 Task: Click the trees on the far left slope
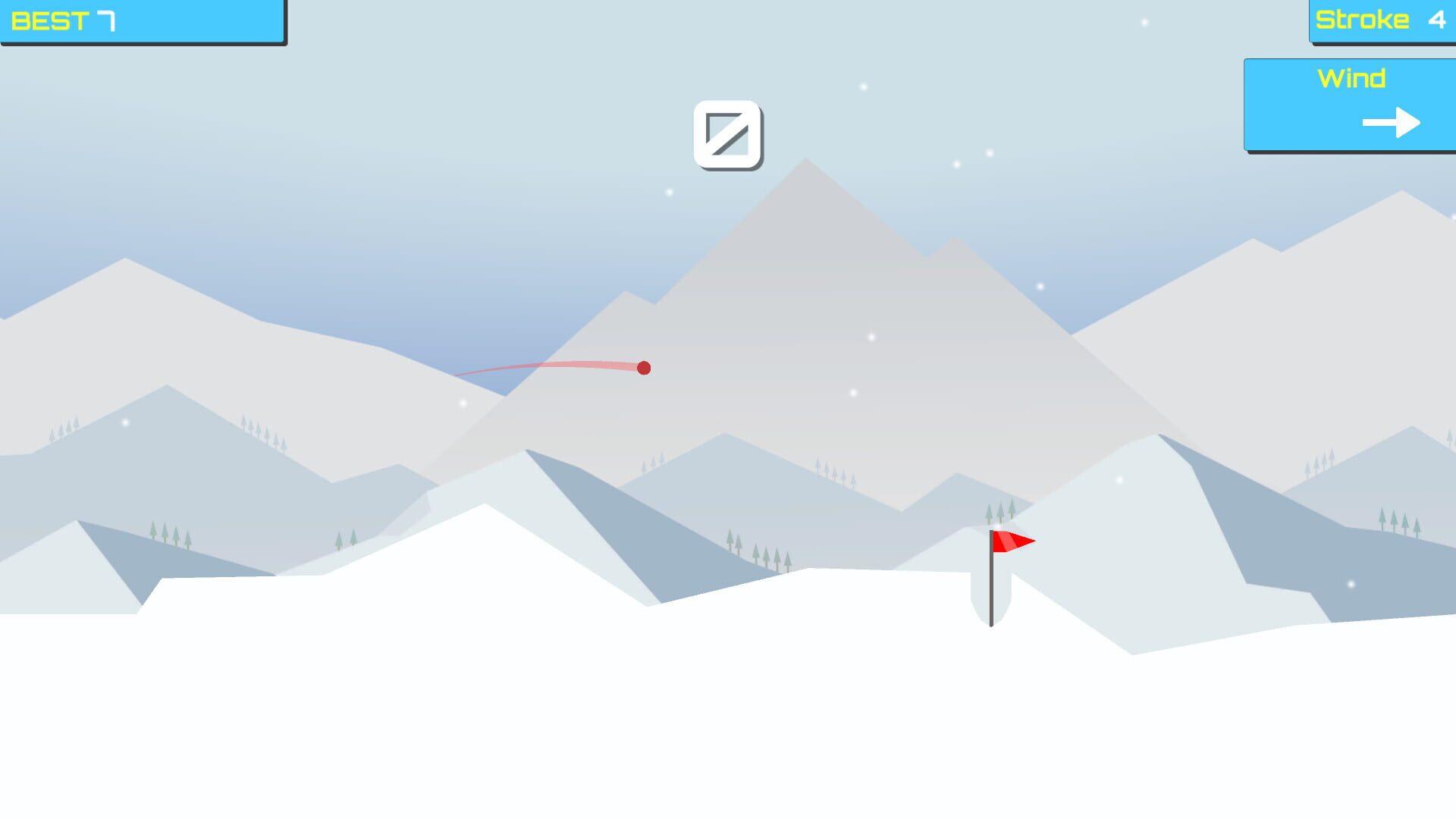pyautogui.click(x=171, y=535)
